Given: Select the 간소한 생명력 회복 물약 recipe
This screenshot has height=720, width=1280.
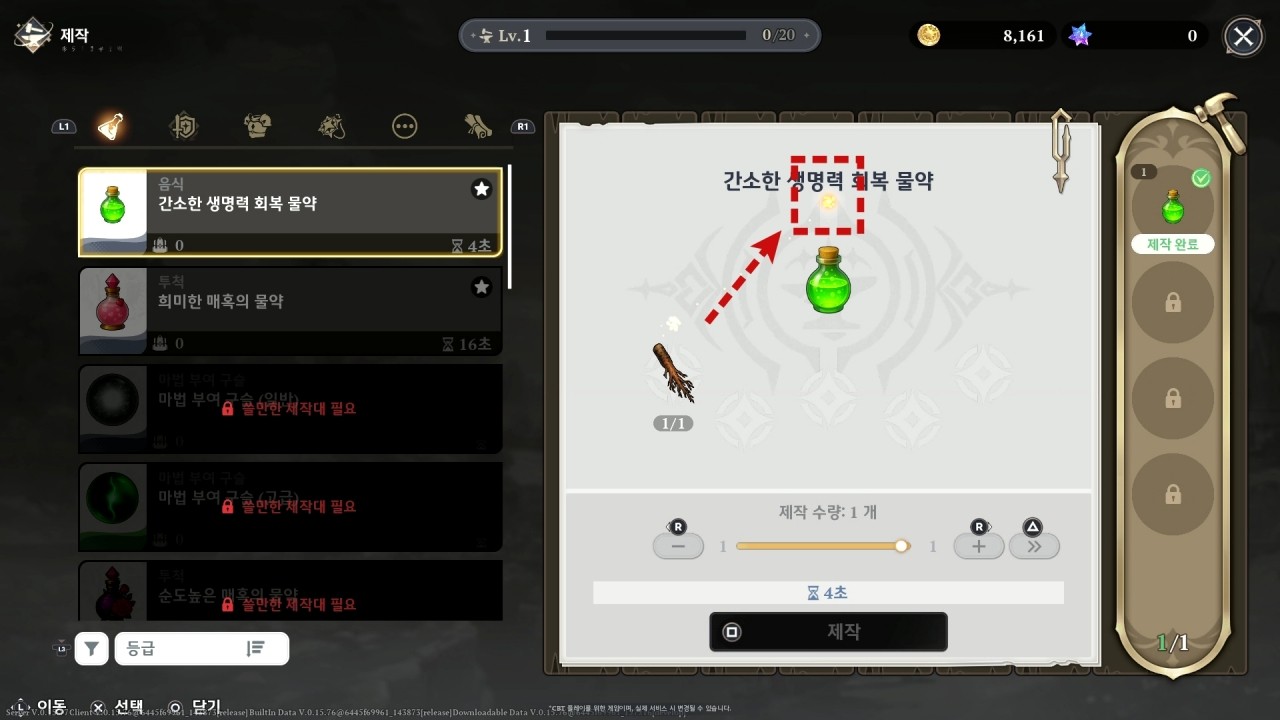Looking at the screenshot, I should [x=290, y=212].
